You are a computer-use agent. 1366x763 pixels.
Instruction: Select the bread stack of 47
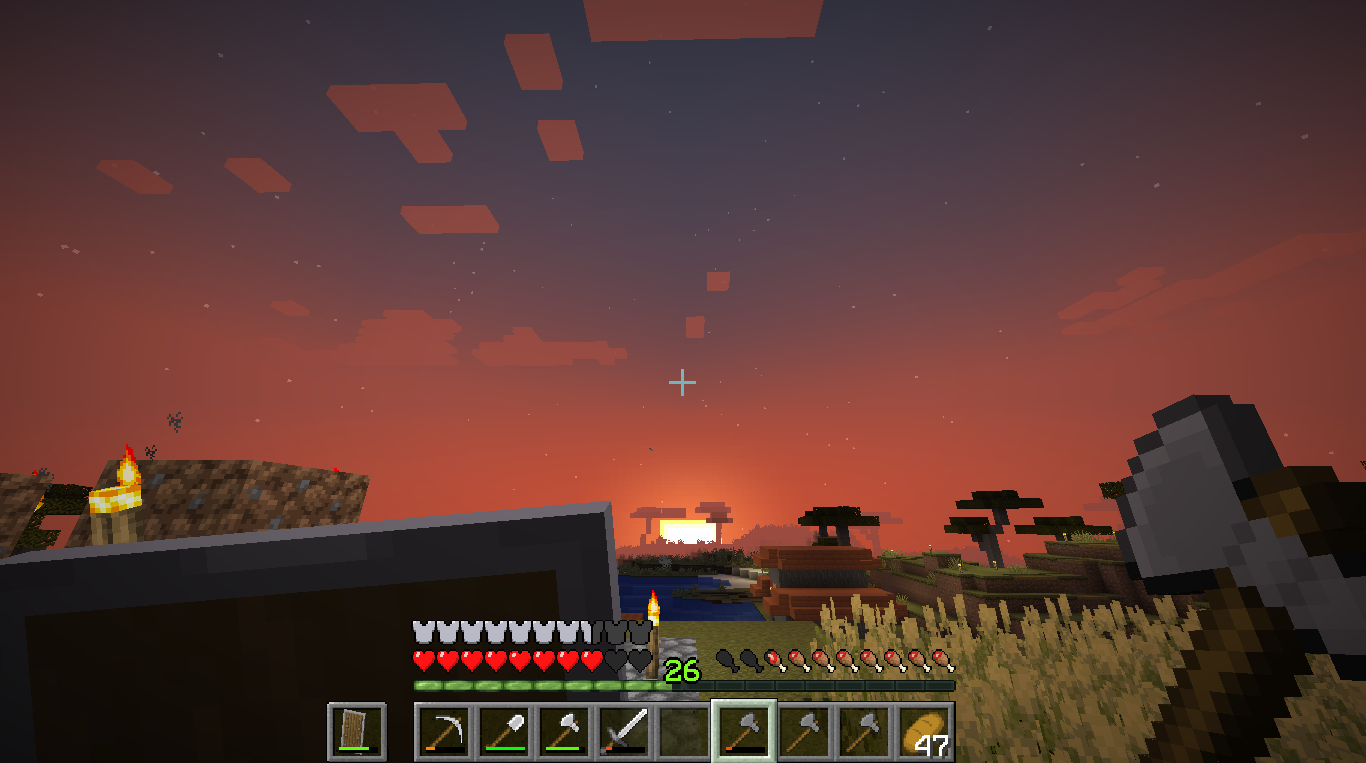(x=924, y=731)
